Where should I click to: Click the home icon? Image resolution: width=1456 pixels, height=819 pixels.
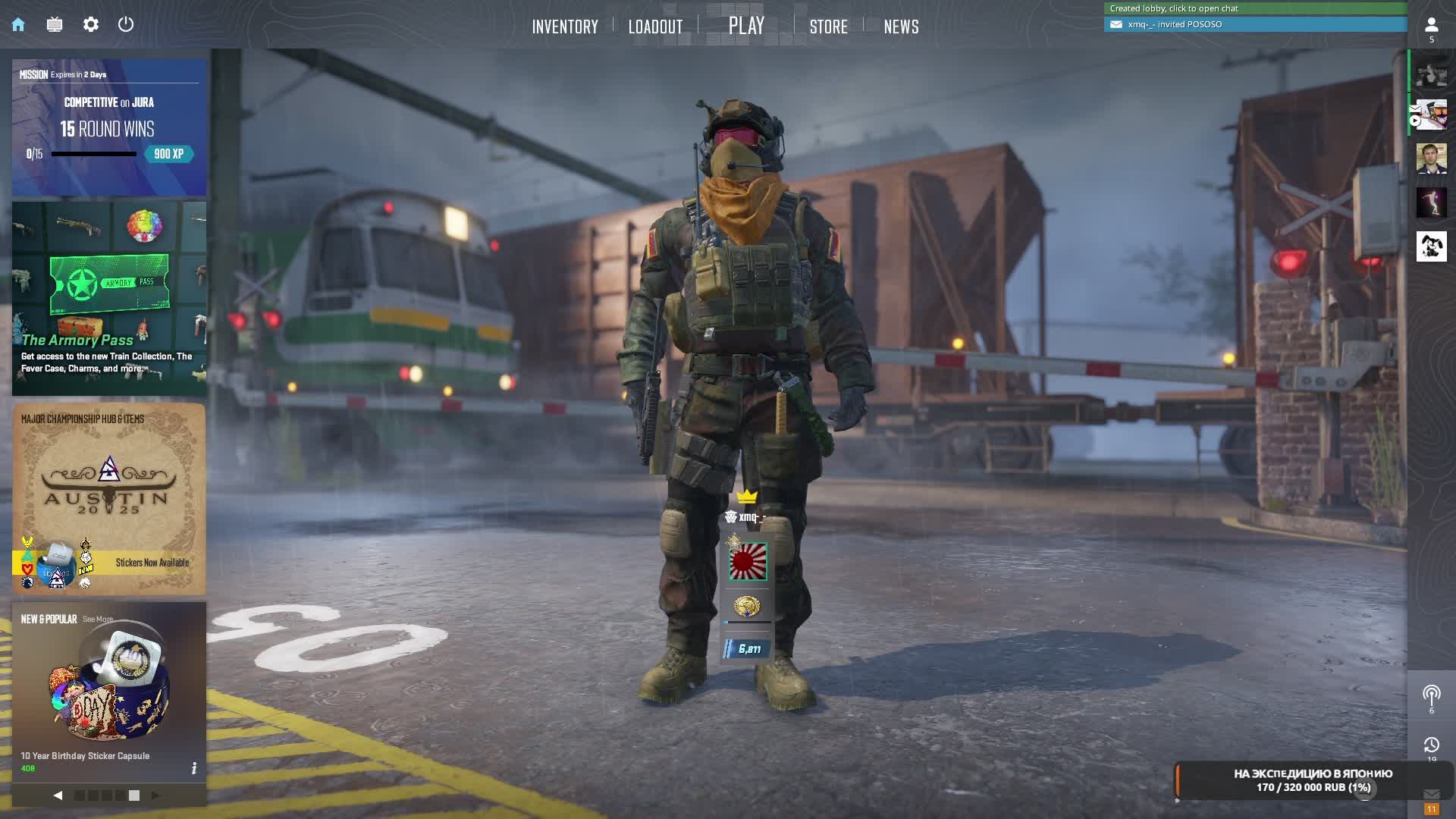[18, 24]
